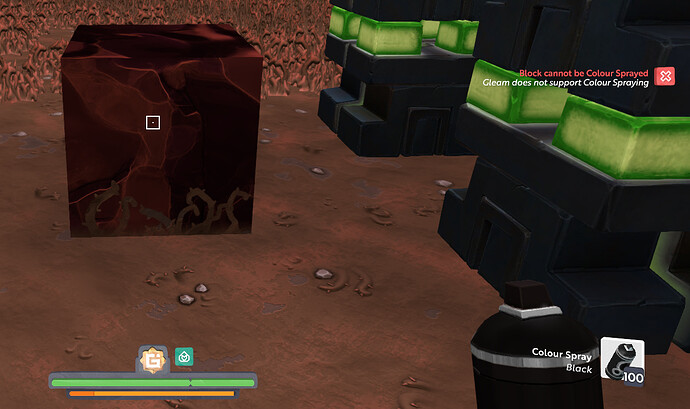Click the orange guild badge icon
Screen dimensions: 690x409
click(x=153, y=358)
